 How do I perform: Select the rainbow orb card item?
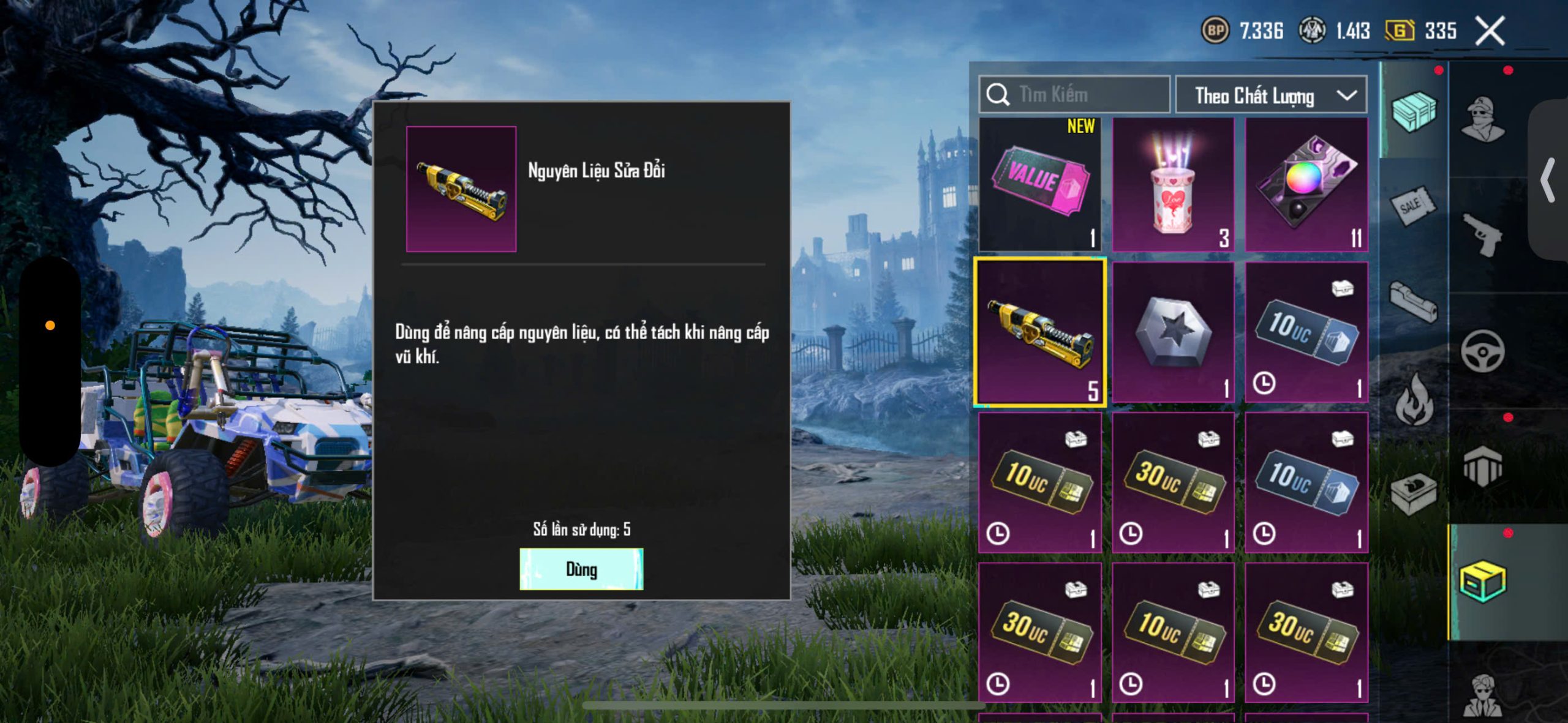click(1306, 184)
